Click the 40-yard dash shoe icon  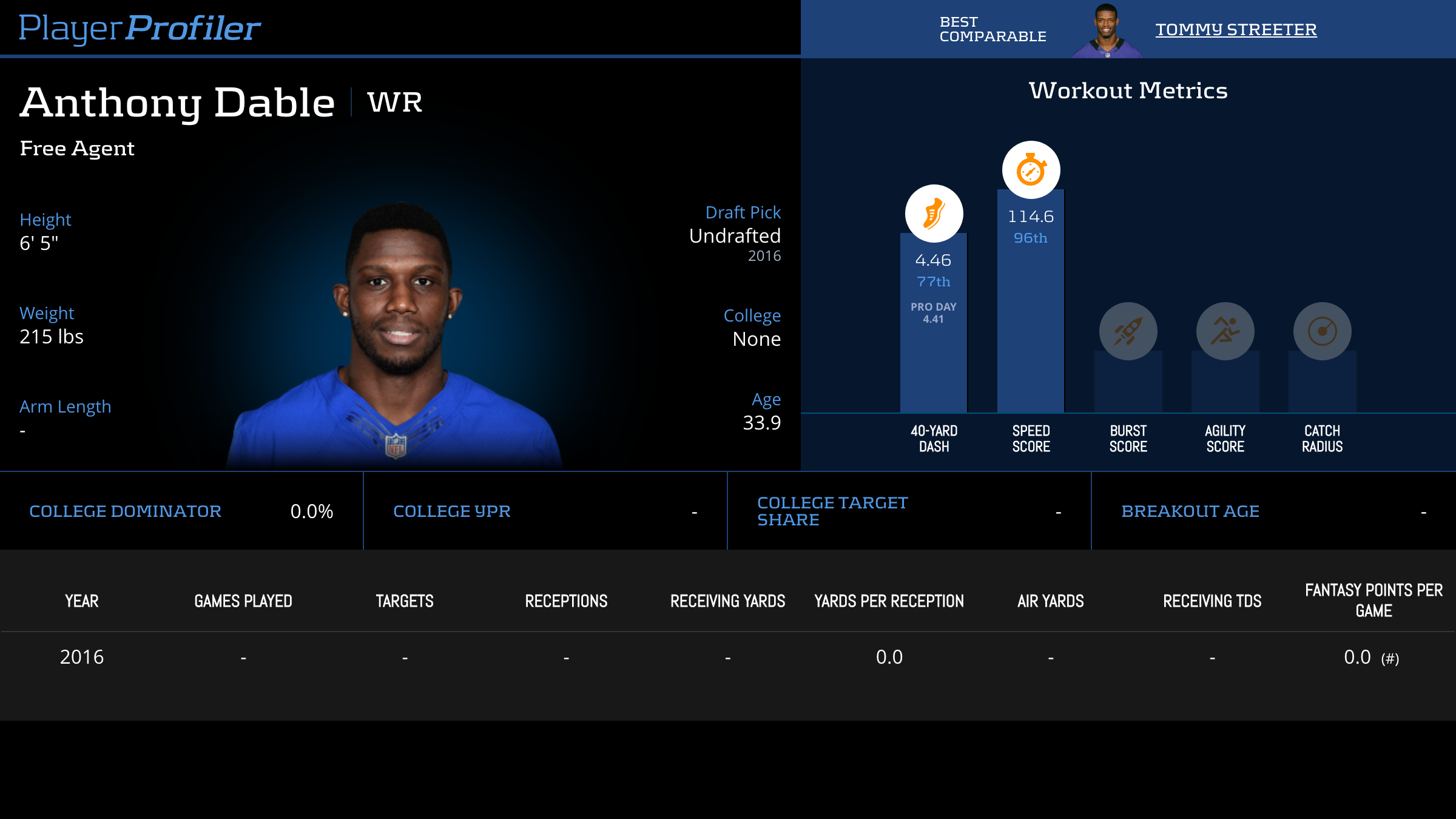[x=934, y=214]
